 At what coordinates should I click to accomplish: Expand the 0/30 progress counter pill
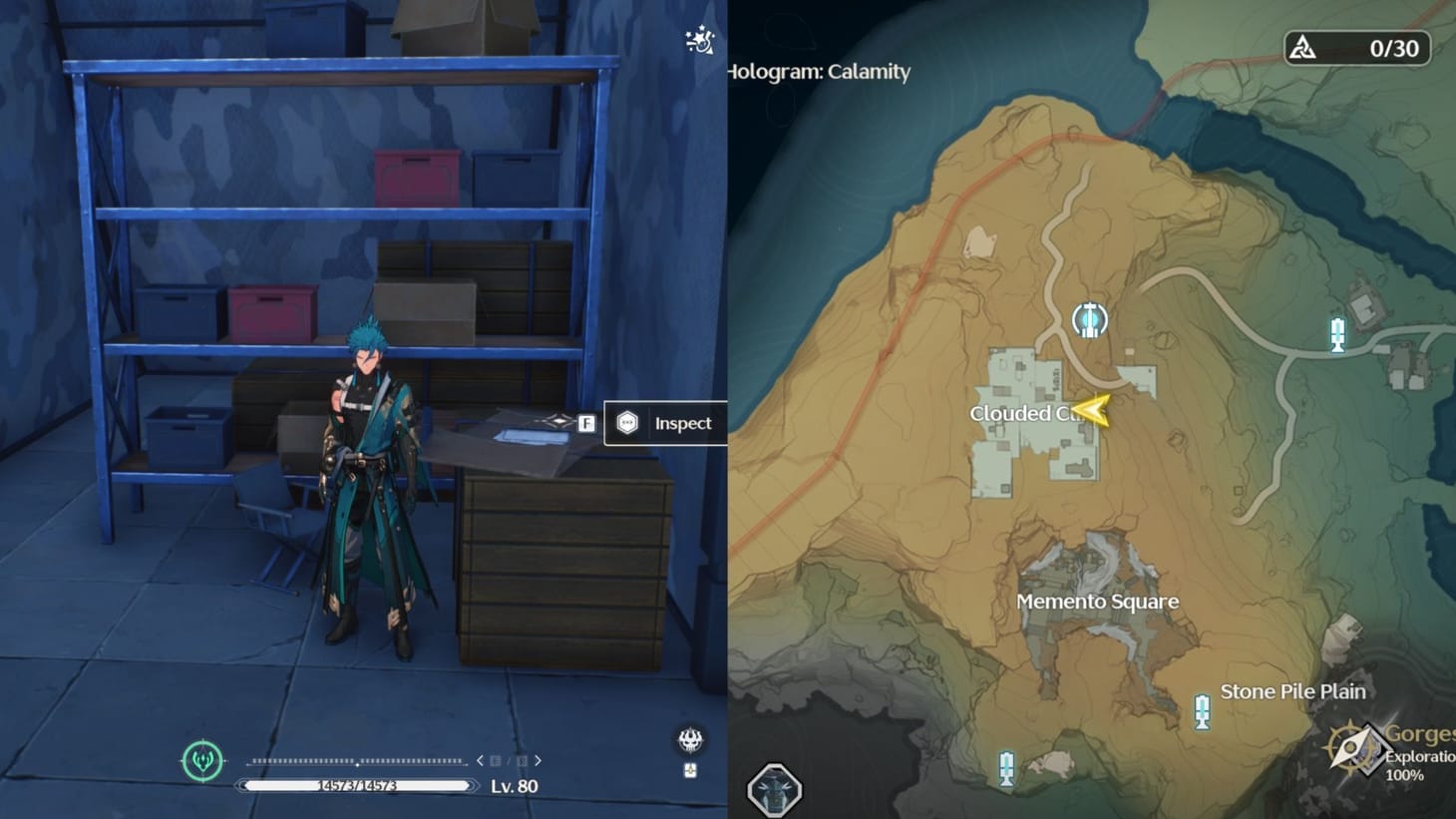1359,47
